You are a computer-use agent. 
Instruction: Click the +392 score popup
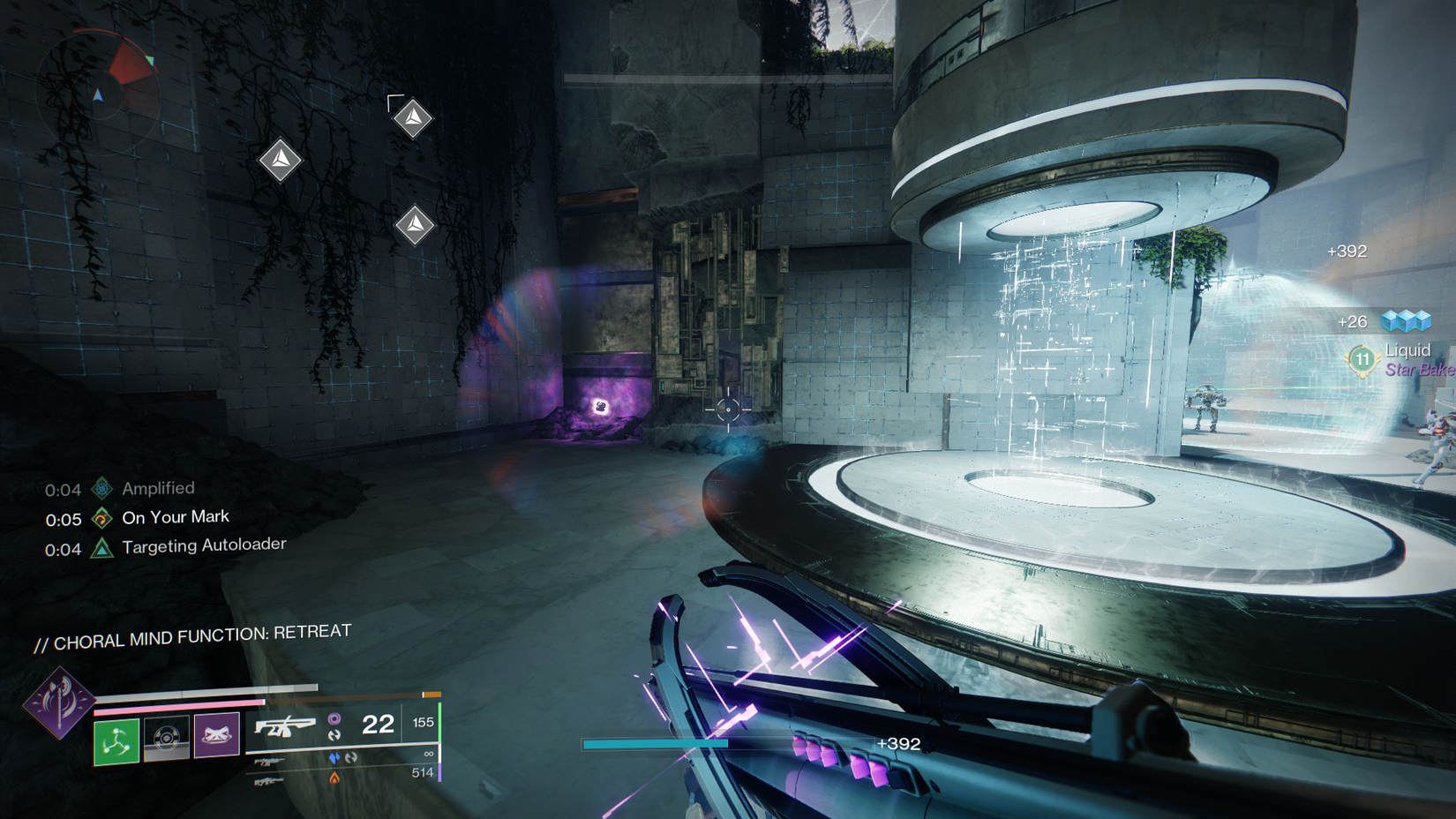click(x=1347, y=251)
